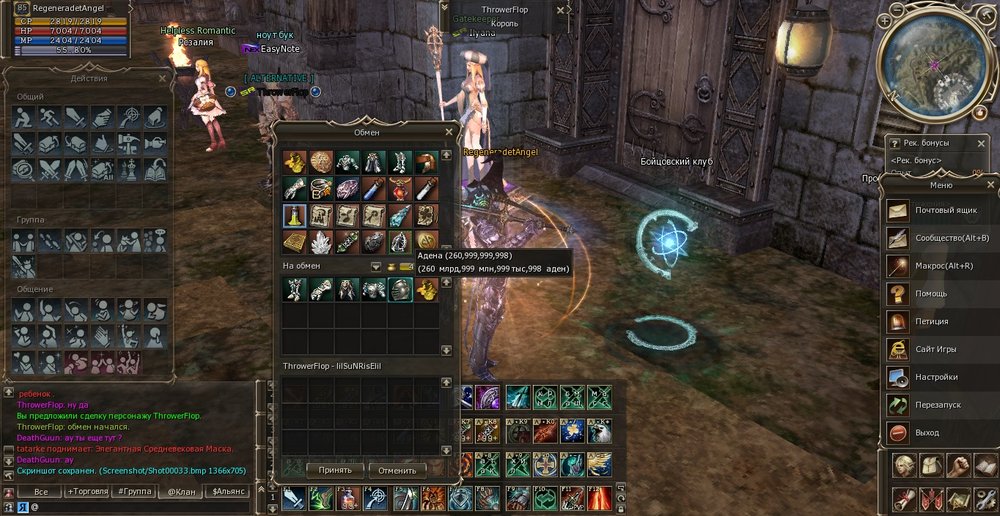Close the Меню panel

click(x=990, y=184)
